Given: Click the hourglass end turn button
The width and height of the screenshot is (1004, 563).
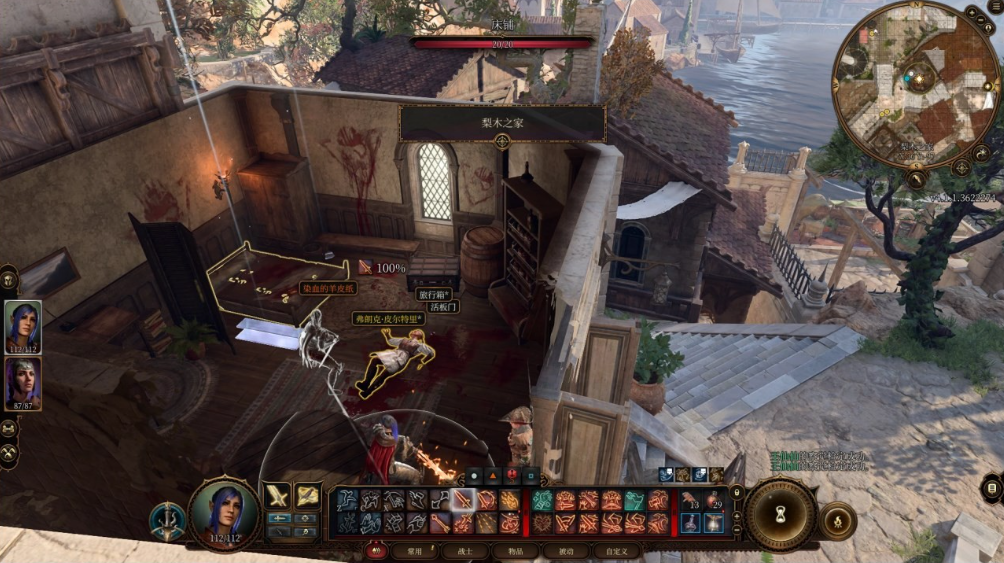Looking at the screenshot, I should [x=780, y=516].
